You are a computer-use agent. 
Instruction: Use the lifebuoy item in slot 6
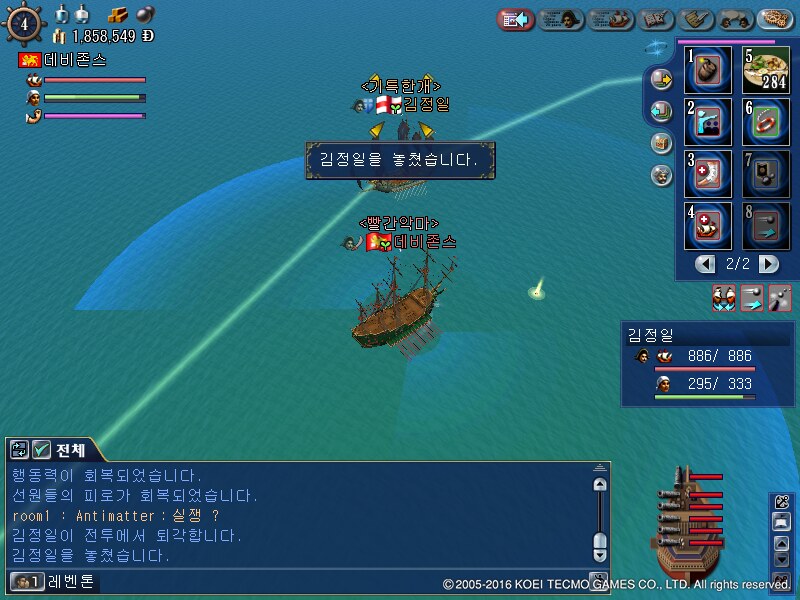[766, 122]
